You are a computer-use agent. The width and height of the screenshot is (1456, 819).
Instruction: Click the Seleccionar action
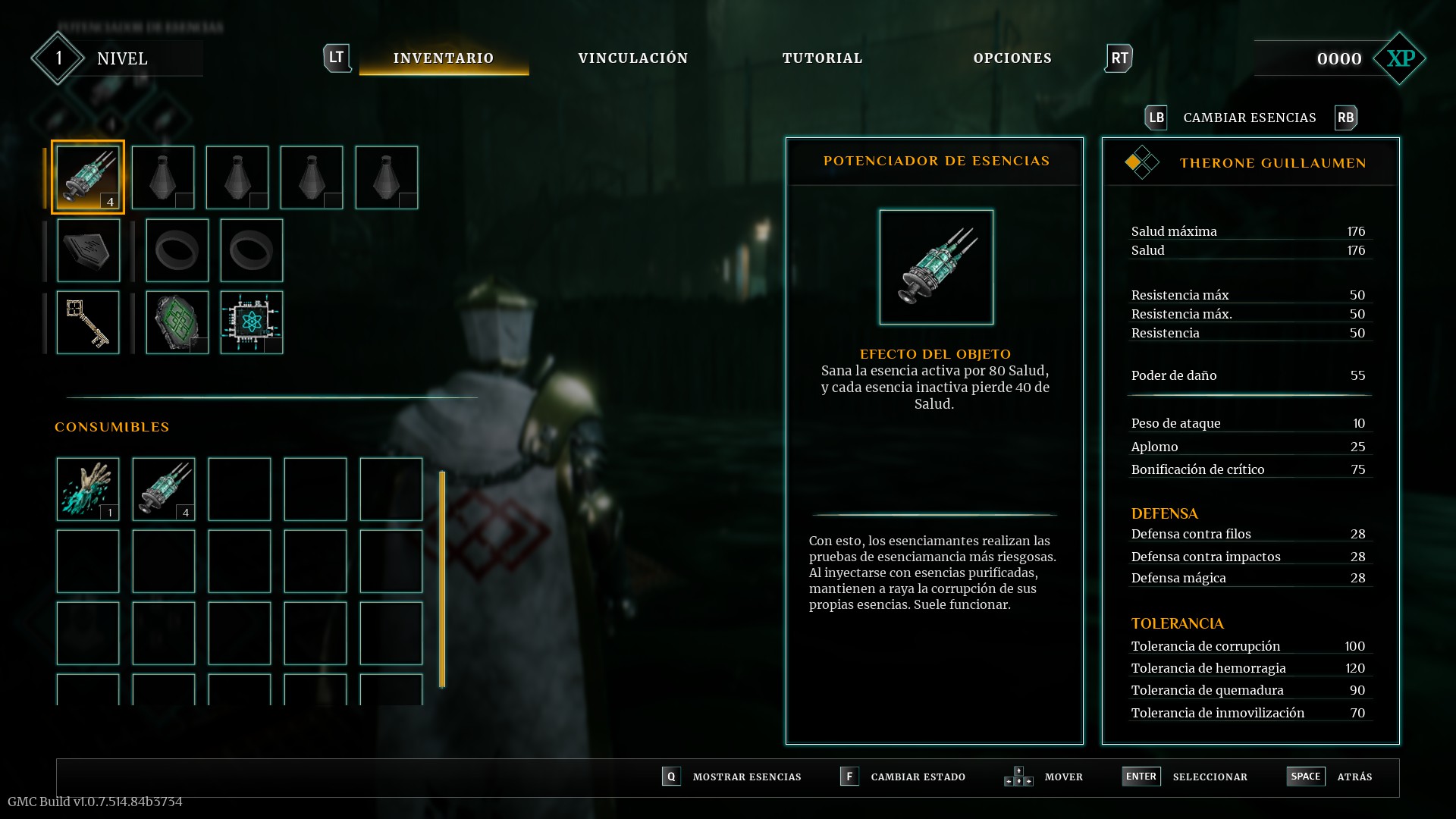click(x=1210, y=777)
